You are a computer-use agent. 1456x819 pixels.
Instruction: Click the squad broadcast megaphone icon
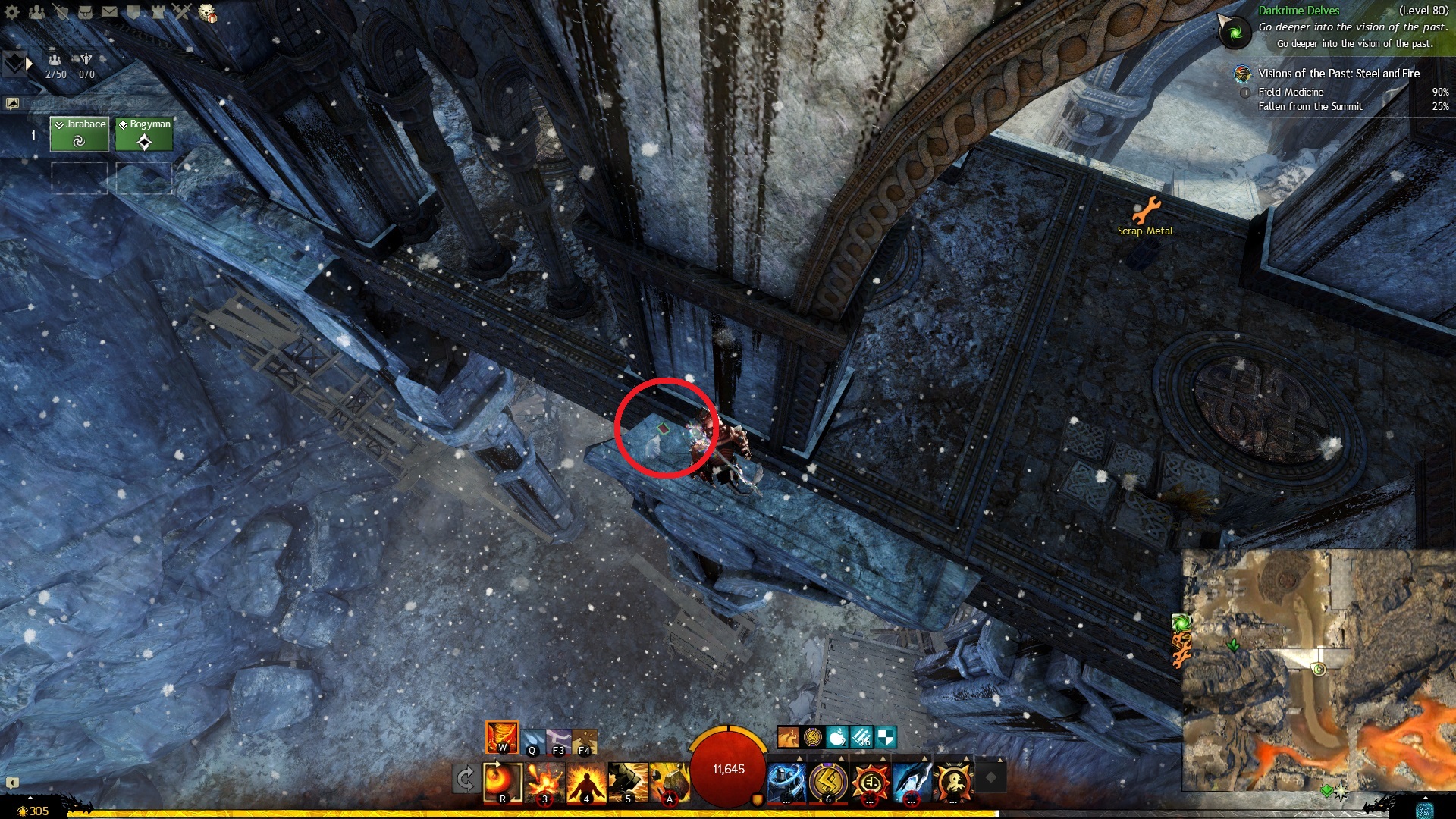pyautogui.click(x=12, y=103)
